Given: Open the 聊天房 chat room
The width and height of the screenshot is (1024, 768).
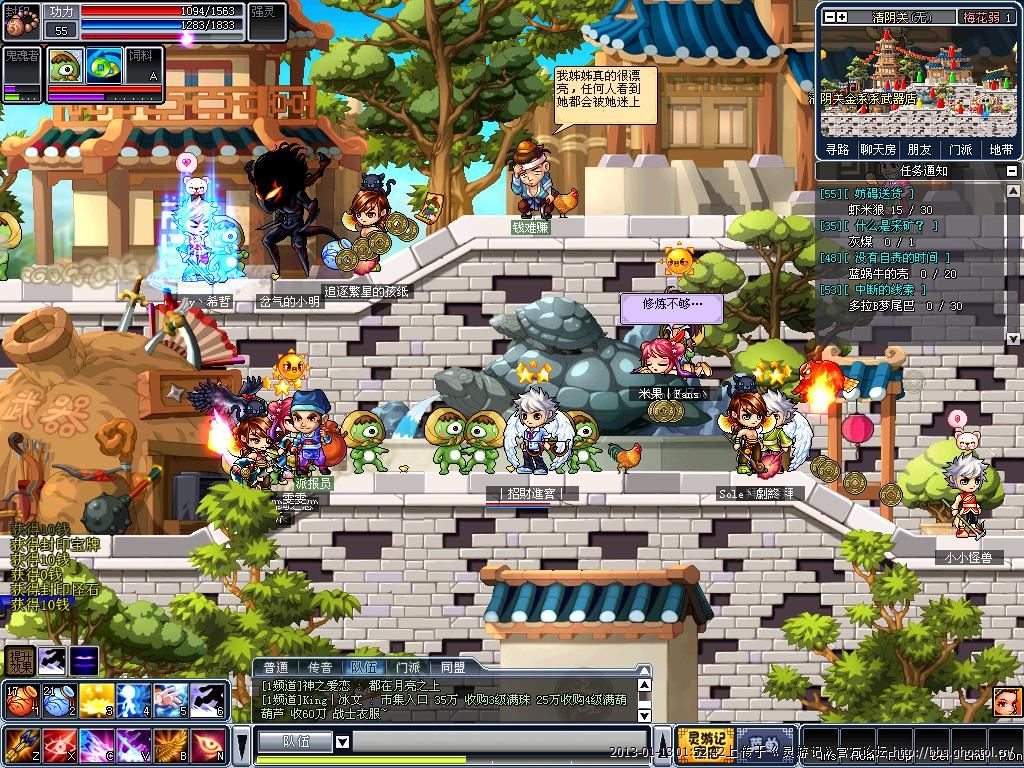Looking at the screenshot, I should [x=877, y=149].
